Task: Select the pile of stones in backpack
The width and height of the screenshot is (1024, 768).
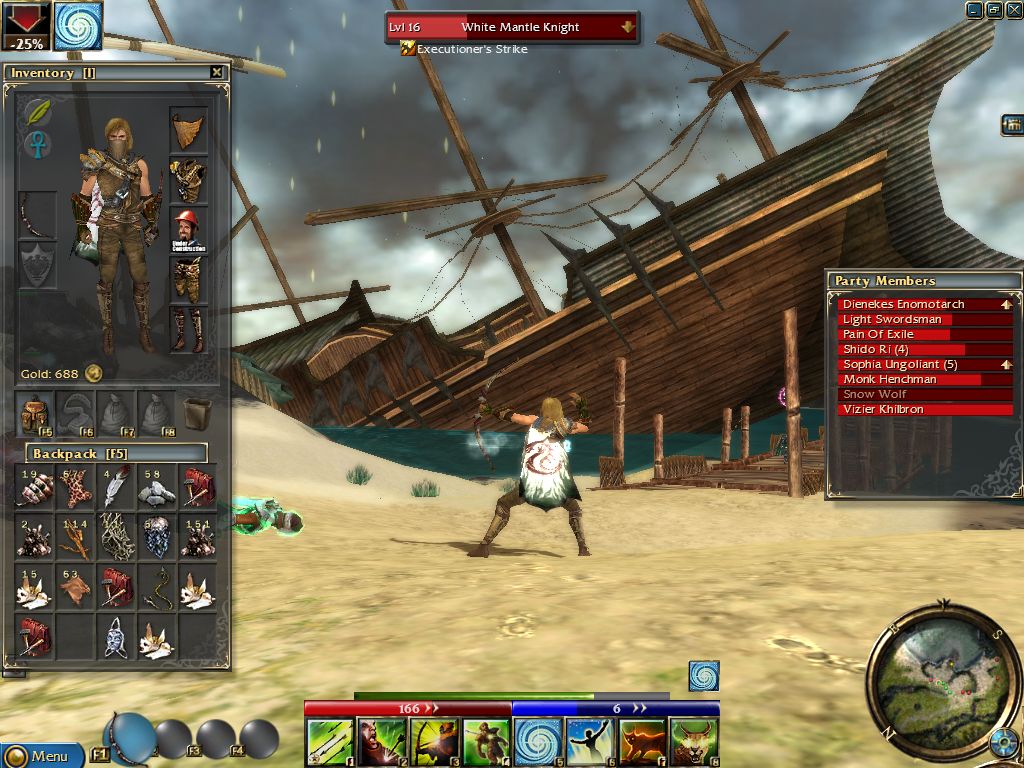Action: coord(156,487)
